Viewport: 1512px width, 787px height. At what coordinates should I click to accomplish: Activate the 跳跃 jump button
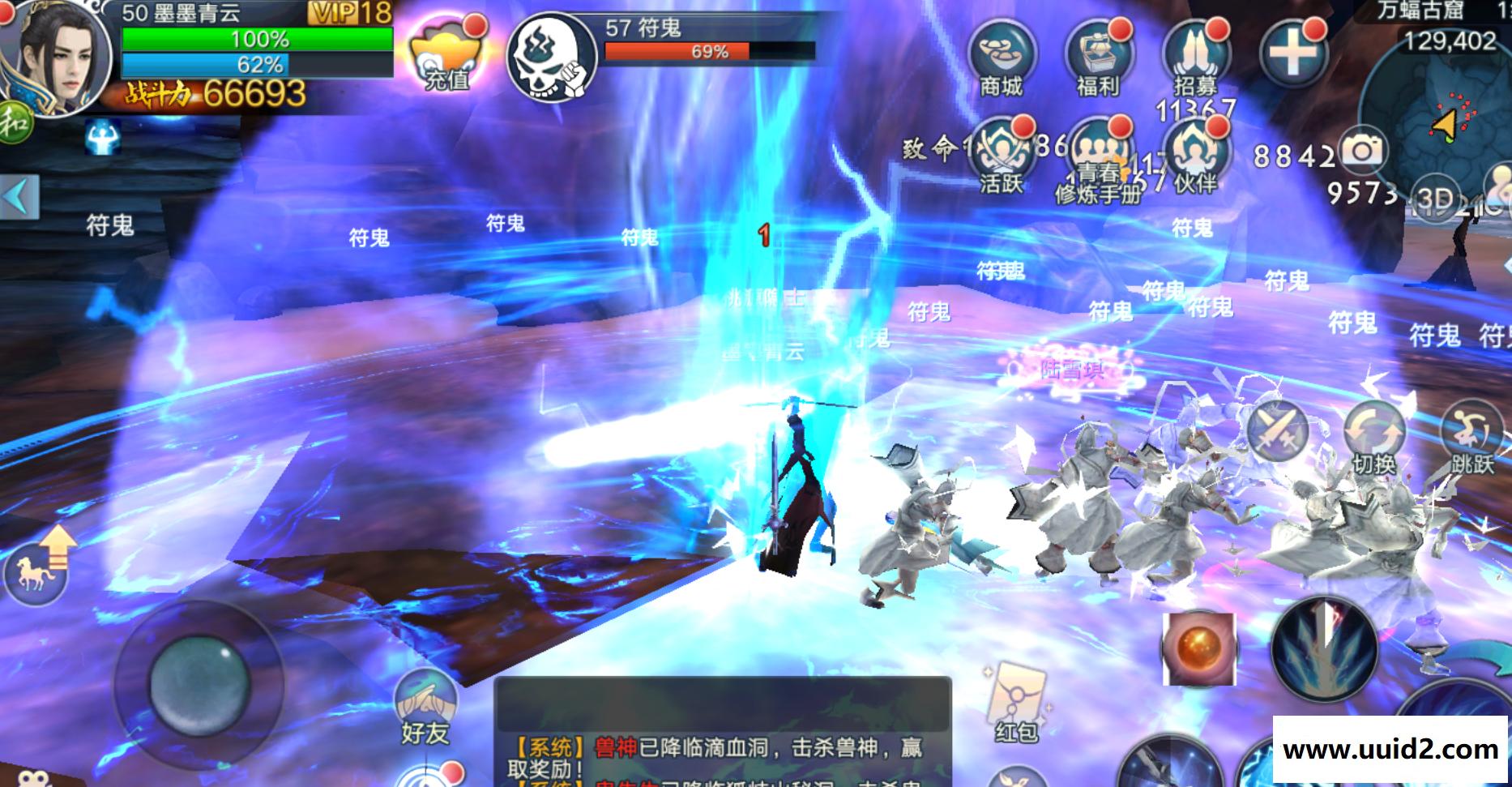[x=1472, y=438]
